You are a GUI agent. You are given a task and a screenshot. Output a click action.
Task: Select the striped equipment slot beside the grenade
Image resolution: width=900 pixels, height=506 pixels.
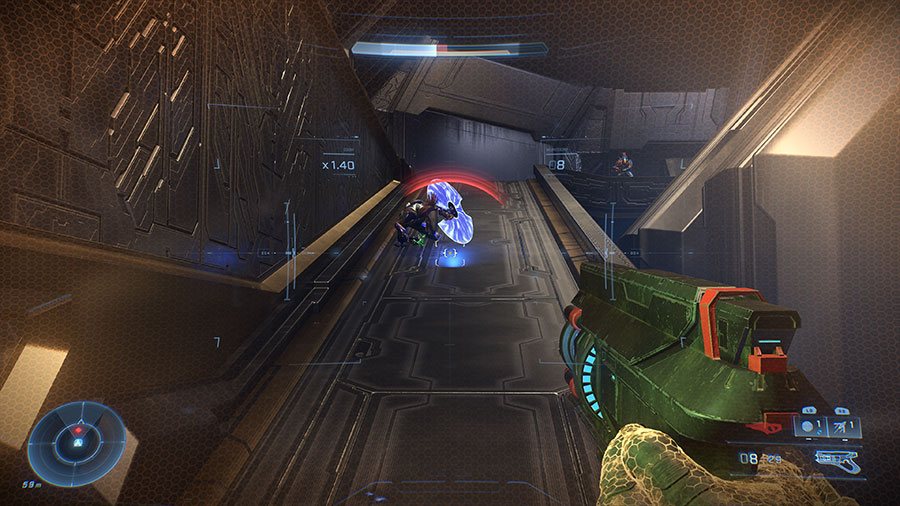pyautogui.click(x=841, y=425)
